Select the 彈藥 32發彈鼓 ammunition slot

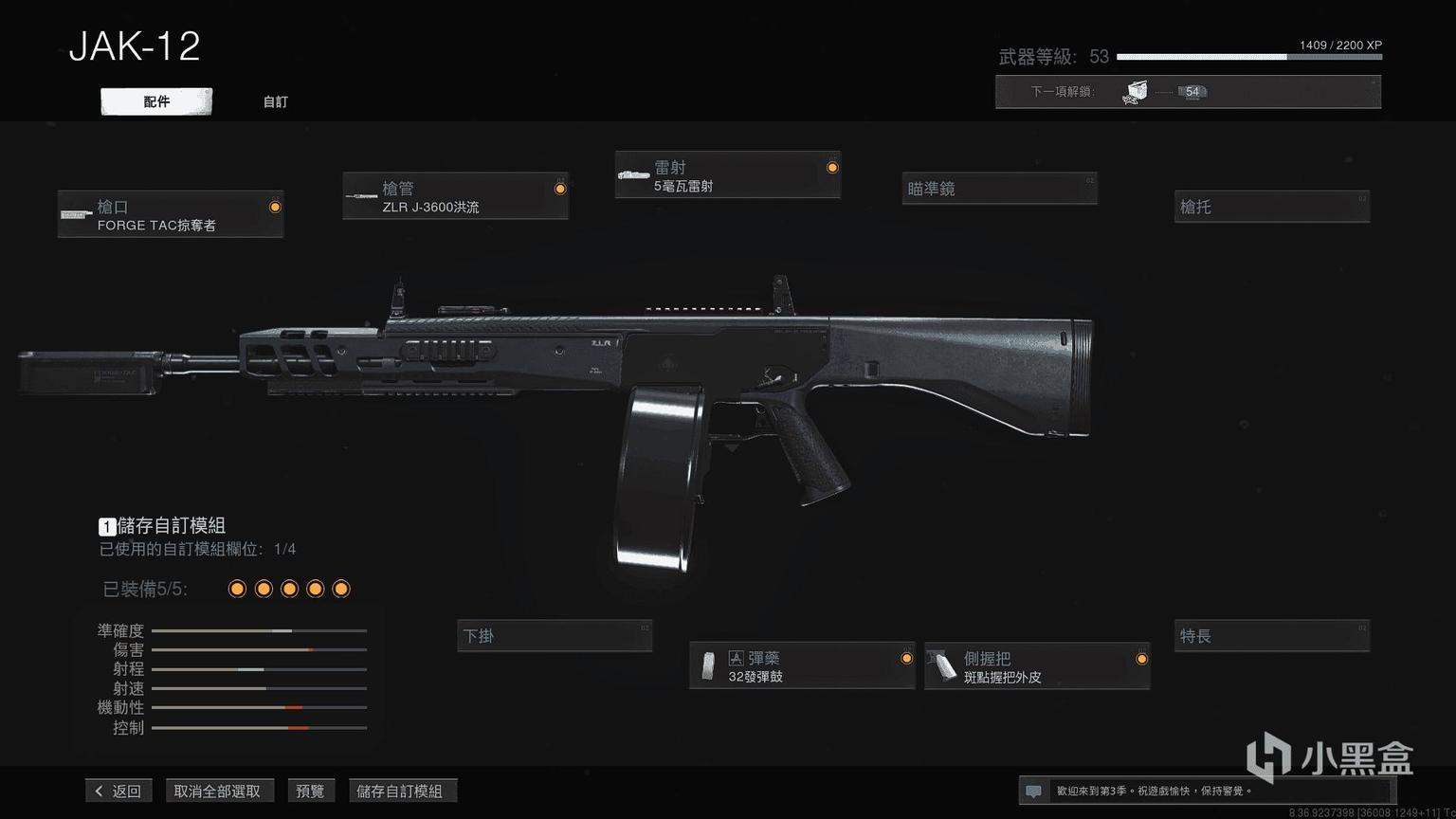point(802,666)
